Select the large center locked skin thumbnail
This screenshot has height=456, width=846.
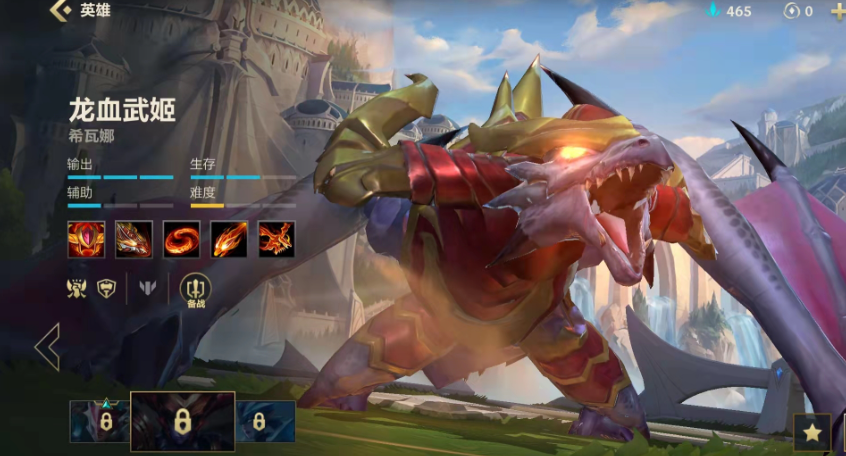tap(183, 421)
